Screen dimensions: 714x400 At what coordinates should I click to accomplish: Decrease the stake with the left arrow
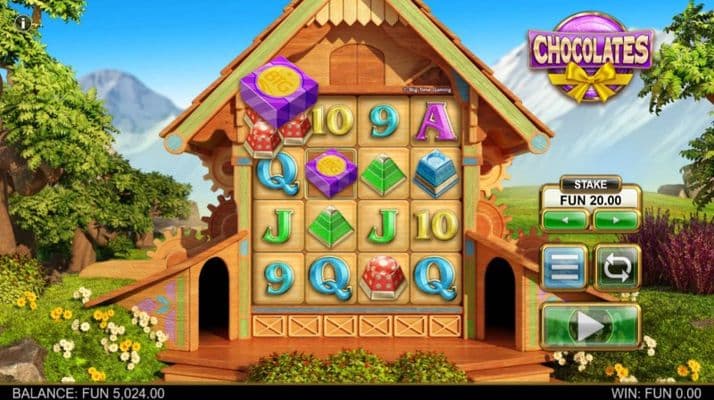point(565,219)
